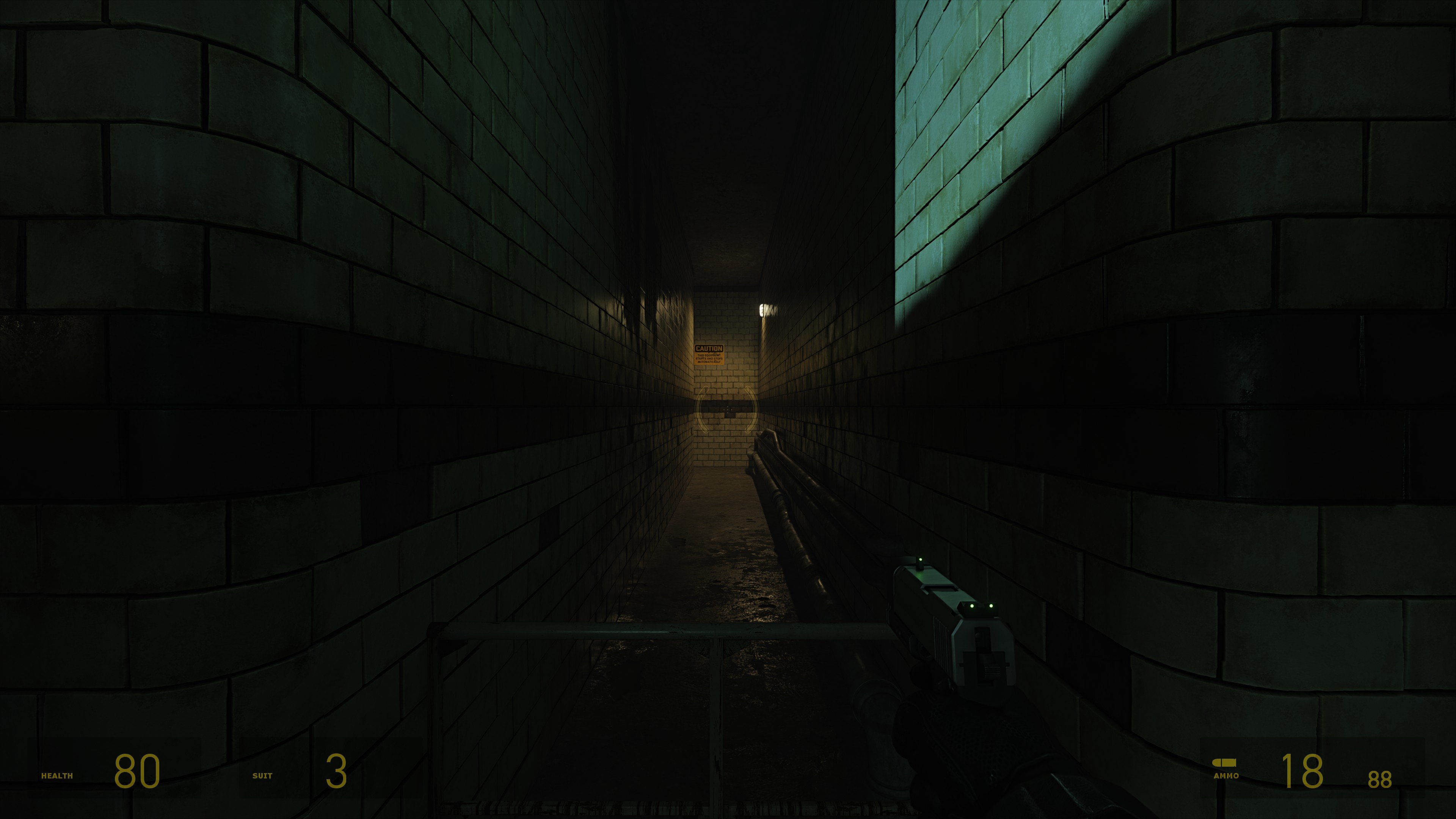Select the left green rear sight dot

972,606
